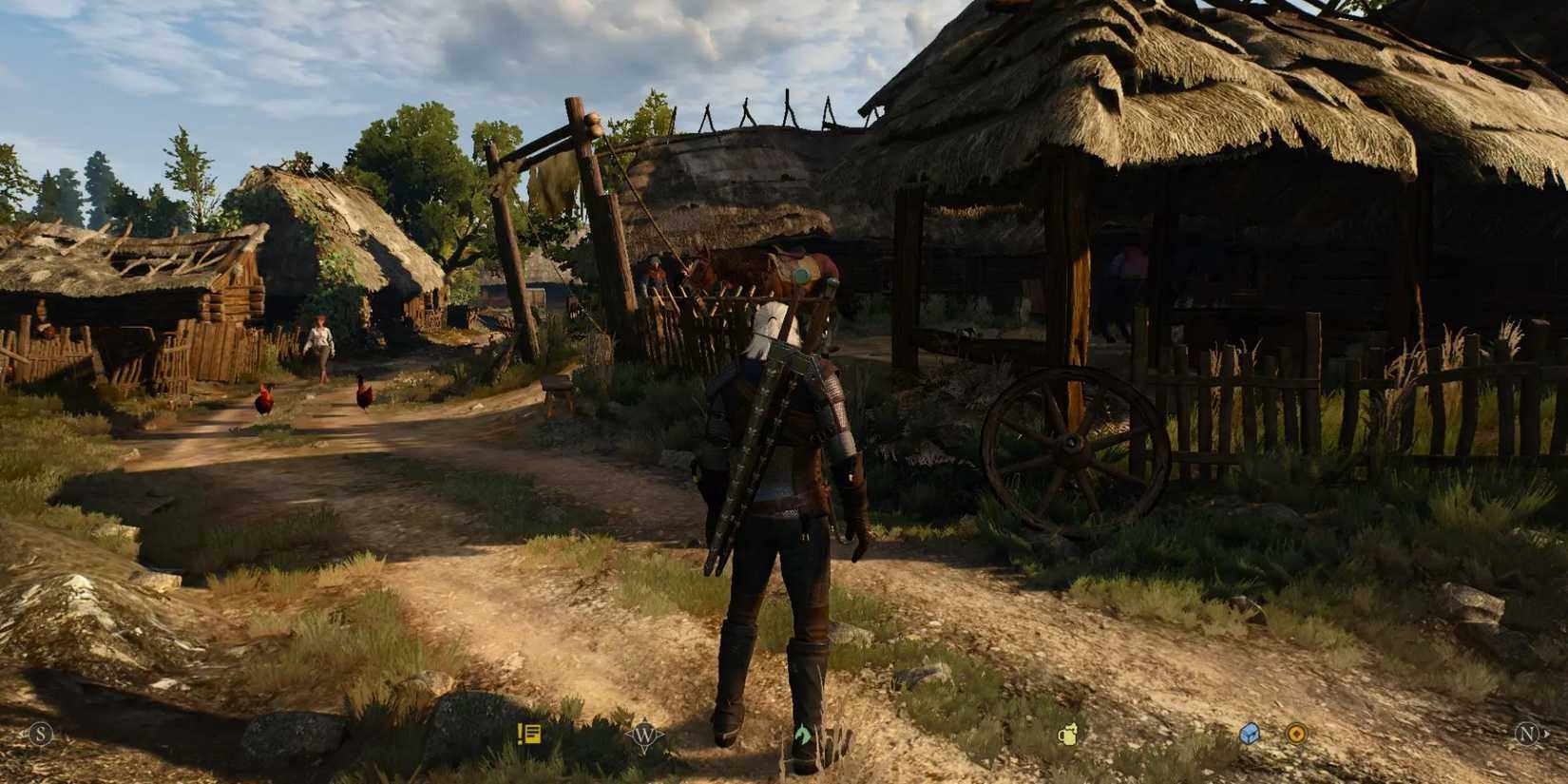Image resolution: width=1568 pixels, height=784 pixels.
Task: Click the yellow tankard tavern icon
Action: tap(1068, 734)
